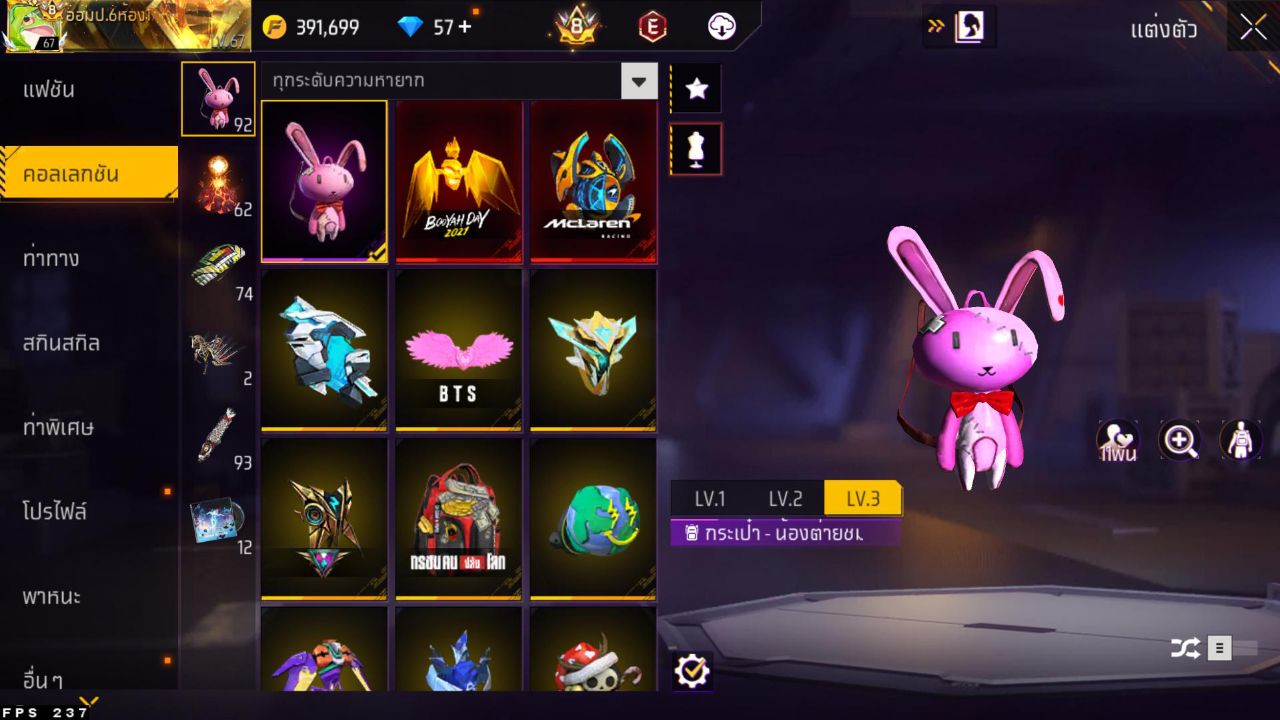Choose the McLaren Racing backpack

(x=593, y=181)
